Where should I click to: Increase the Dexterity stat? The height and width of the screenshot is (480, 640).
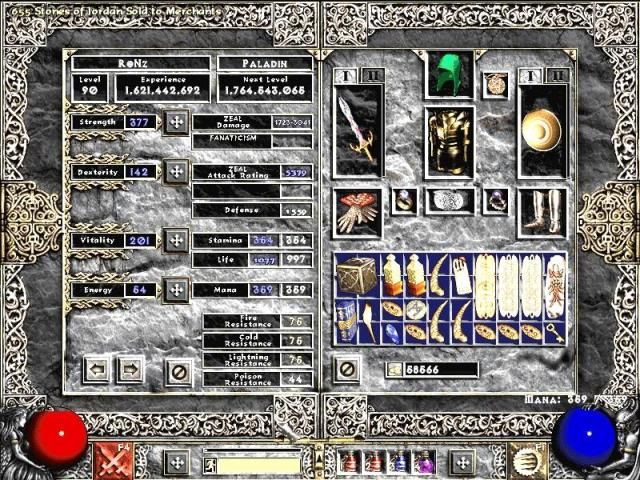pos(176,171)
